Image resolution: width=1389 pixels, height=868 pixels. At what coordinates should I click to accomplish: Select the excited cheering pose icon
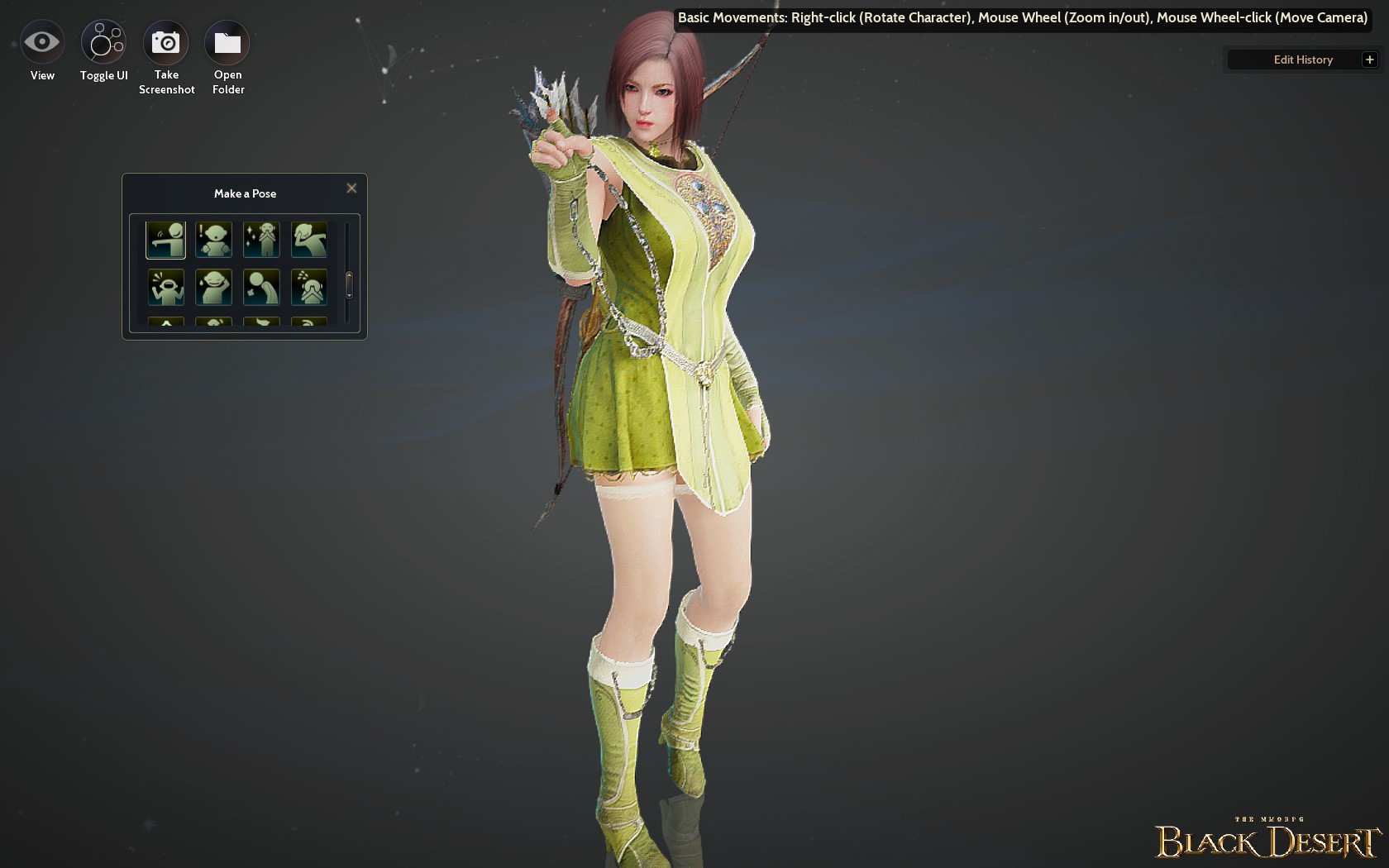[165, 288]
